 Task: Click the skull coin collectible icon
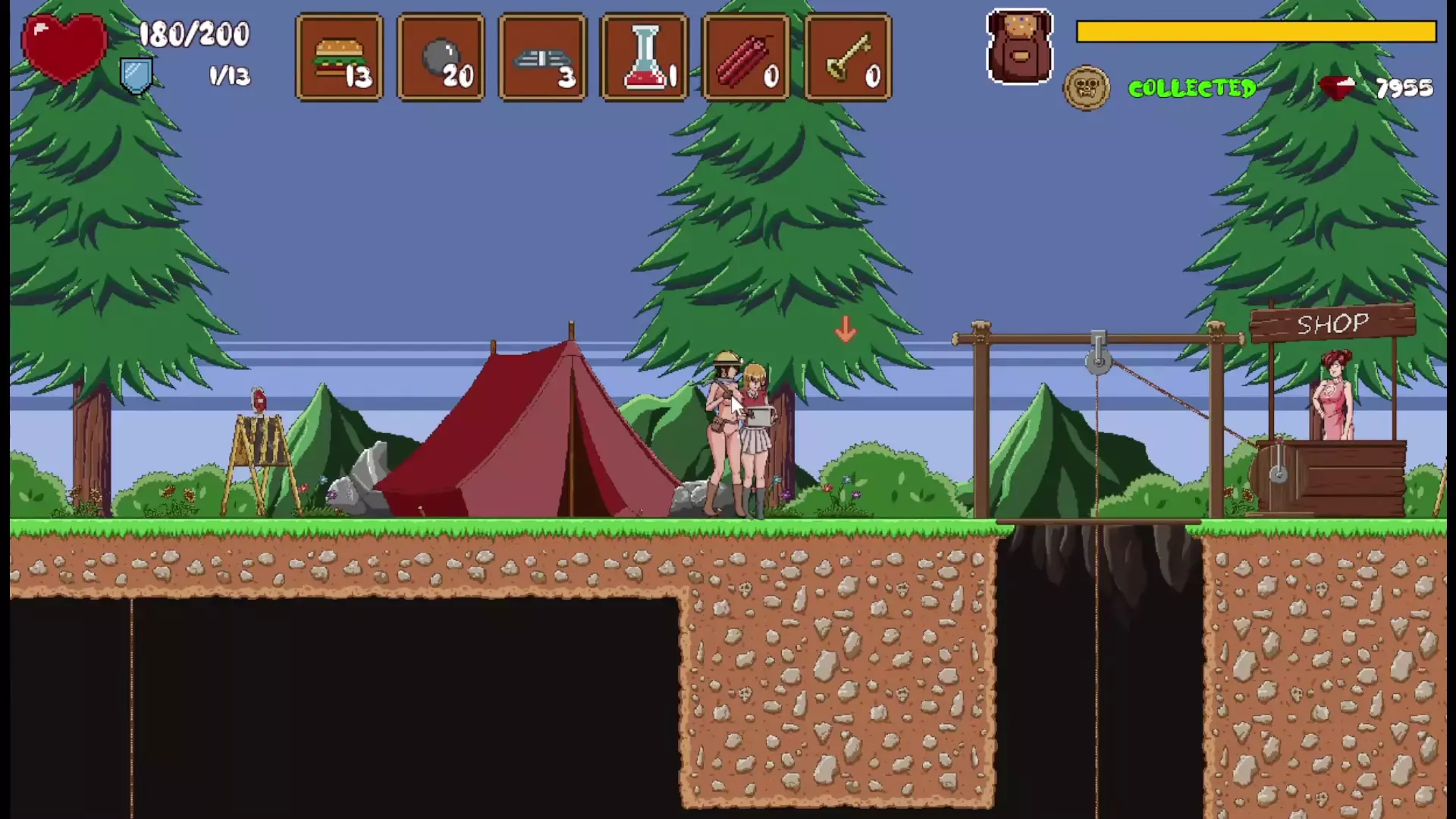1086,88
